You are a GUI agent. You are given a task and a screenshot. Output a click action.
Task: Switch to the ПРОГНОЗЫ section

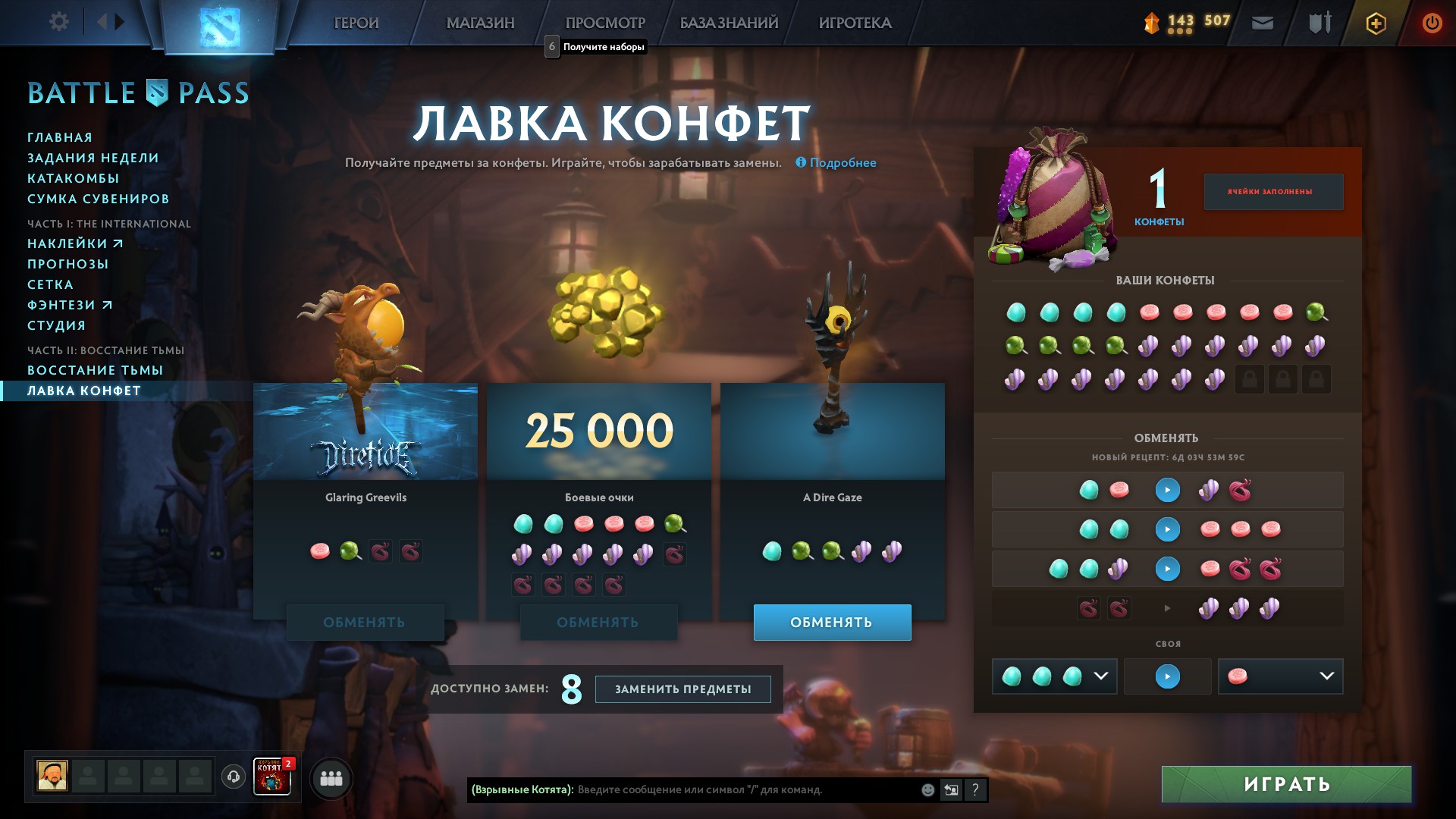pos(68,264)
